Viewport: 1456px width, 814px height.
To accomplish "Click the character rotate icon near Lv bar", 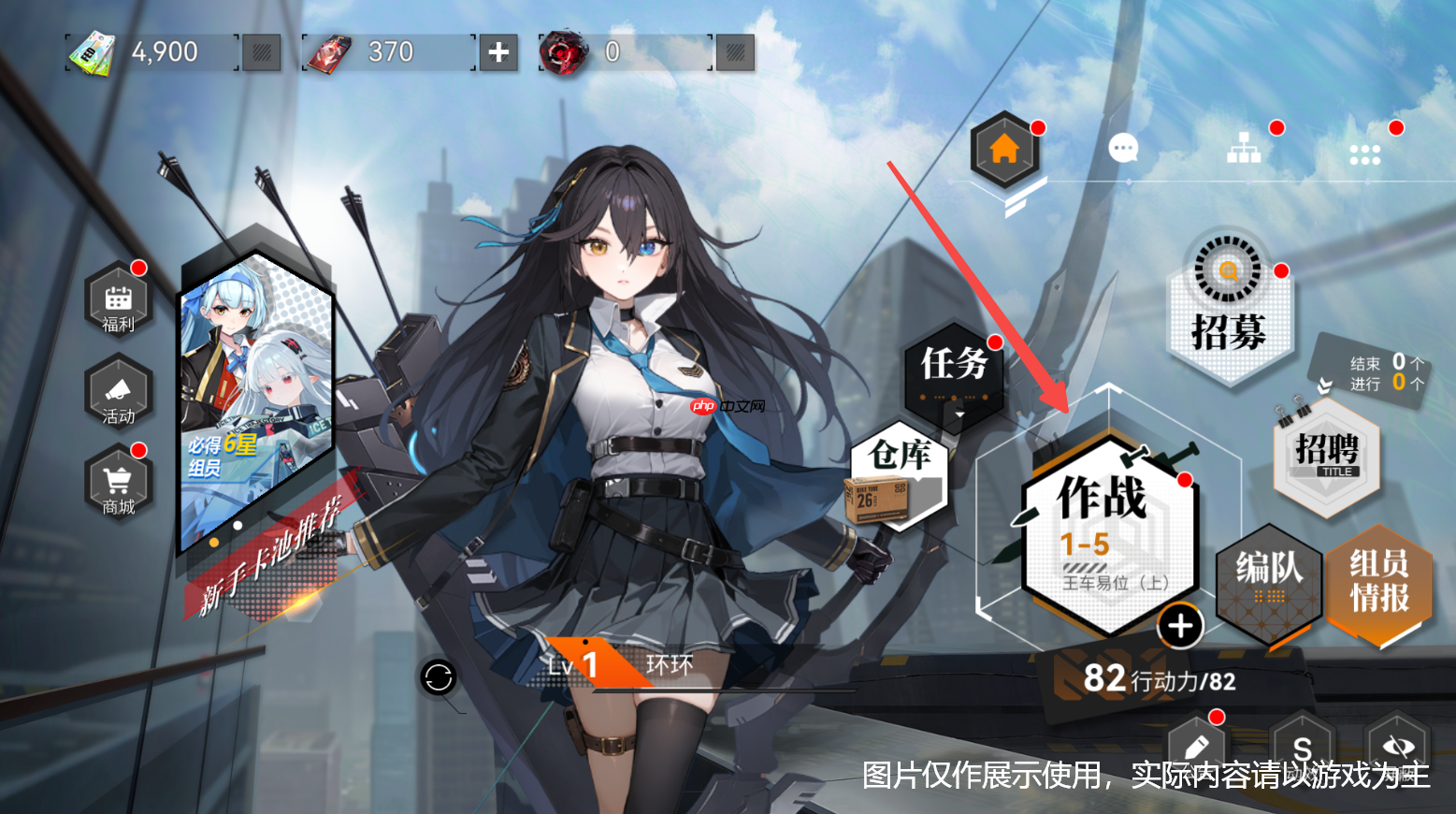I will [438, 676].
